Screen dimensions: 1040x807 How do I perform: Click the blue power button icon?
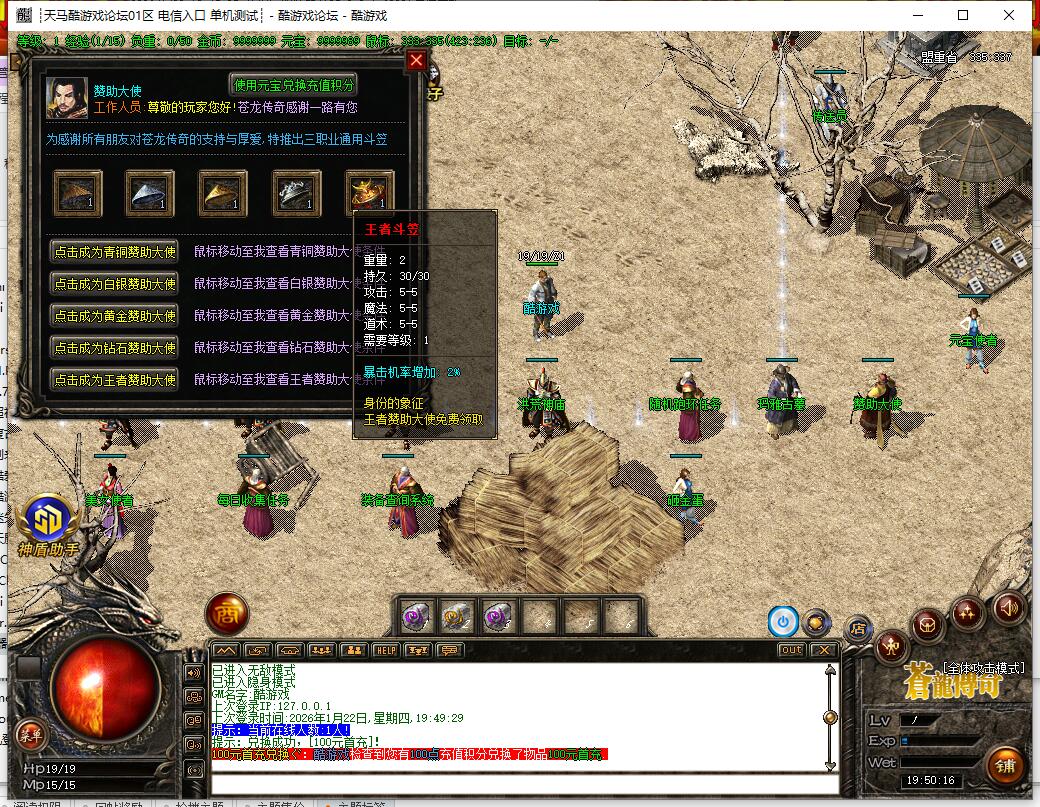click(x=783, y=622)
